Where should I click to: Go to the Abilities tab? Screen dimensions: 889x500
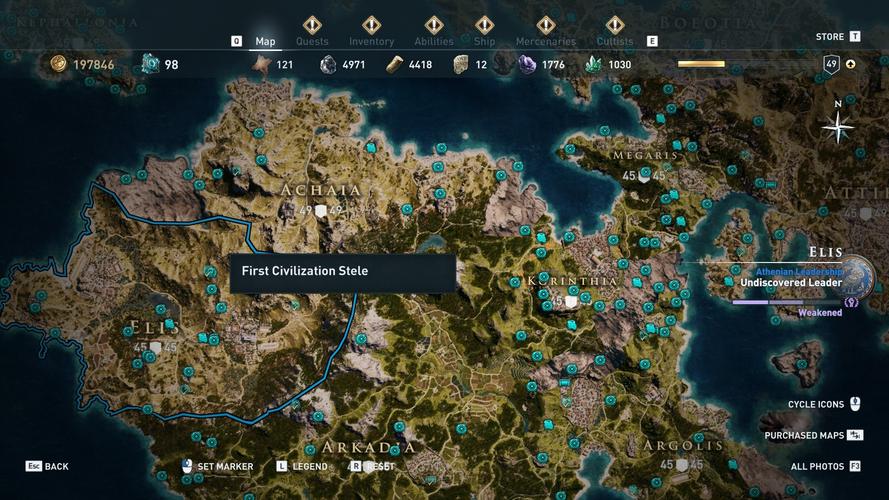434,41
